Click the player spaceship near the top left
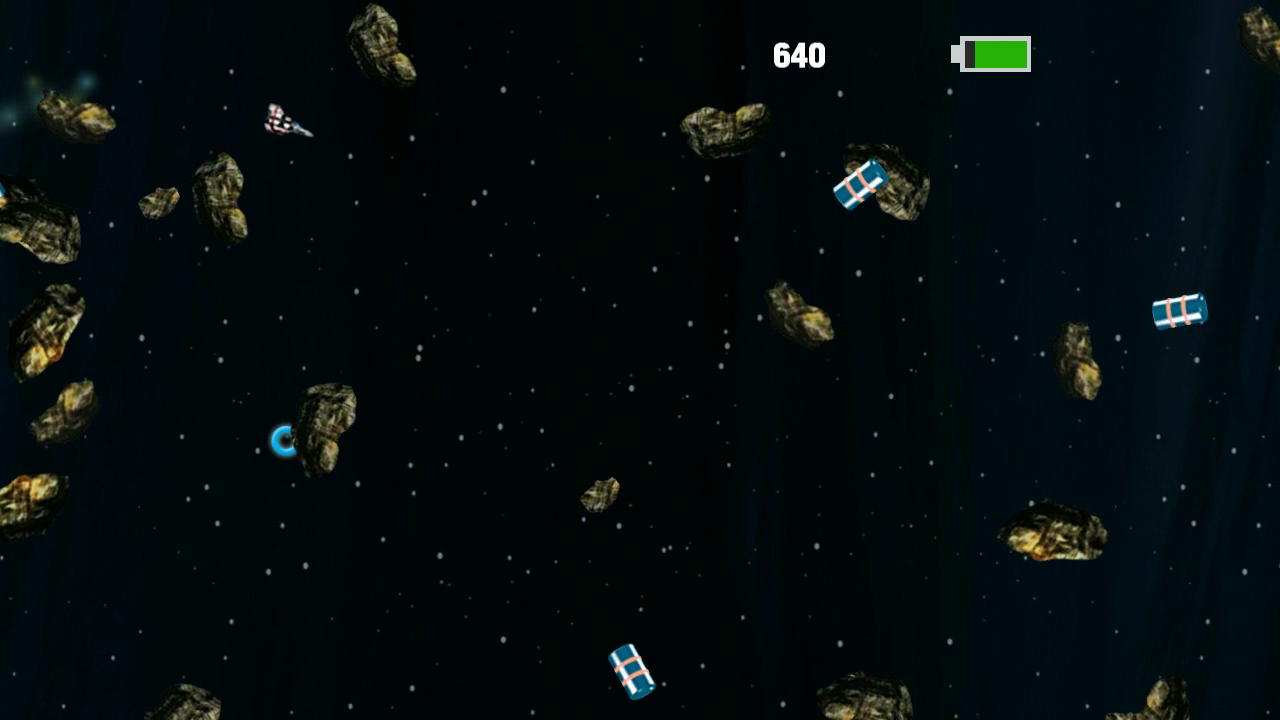This screenshot has width=1280, height=720. 290,122
